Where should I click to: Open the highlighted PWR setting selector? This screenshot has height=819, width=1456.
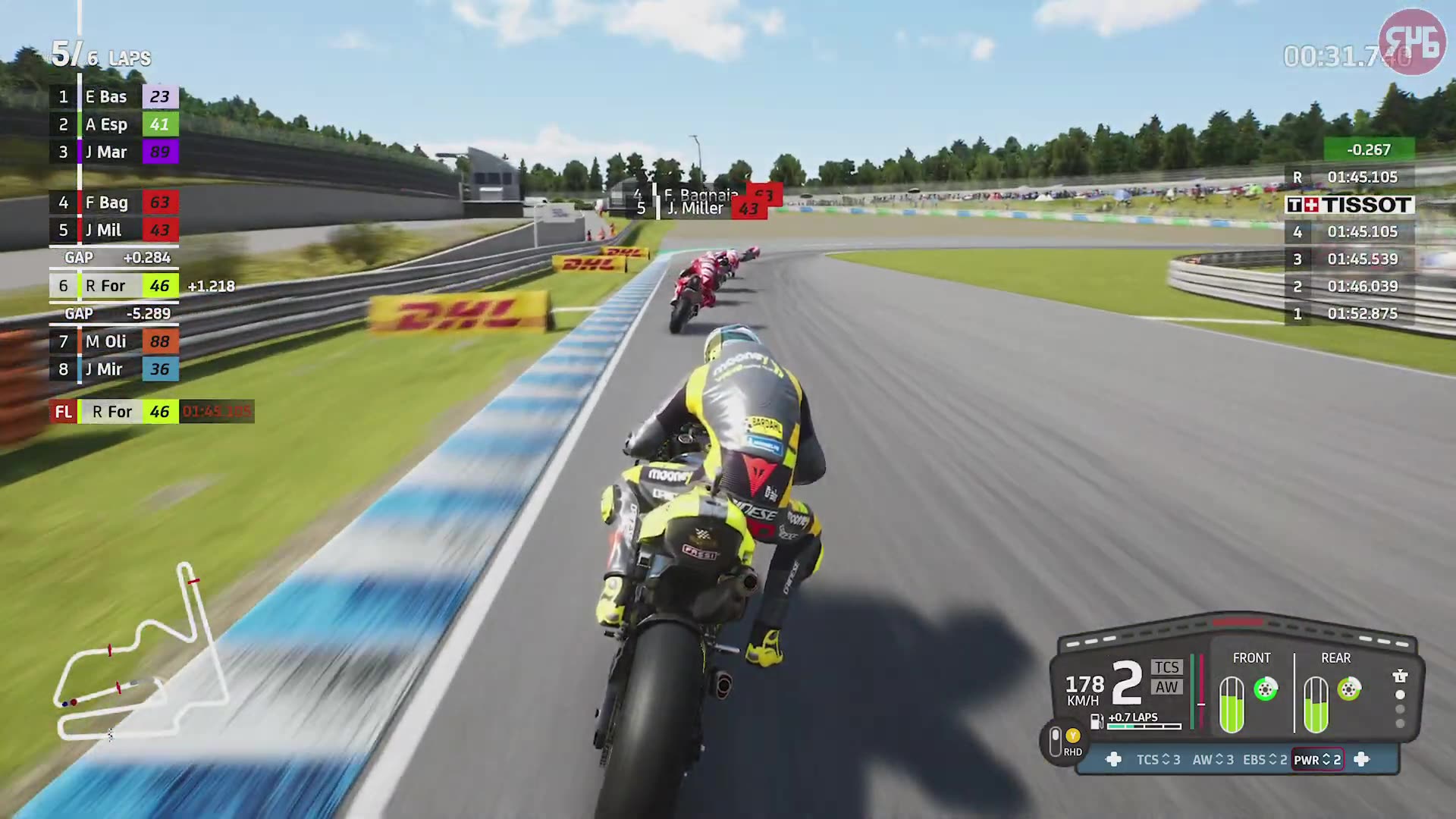click(x=1318, y=760)
